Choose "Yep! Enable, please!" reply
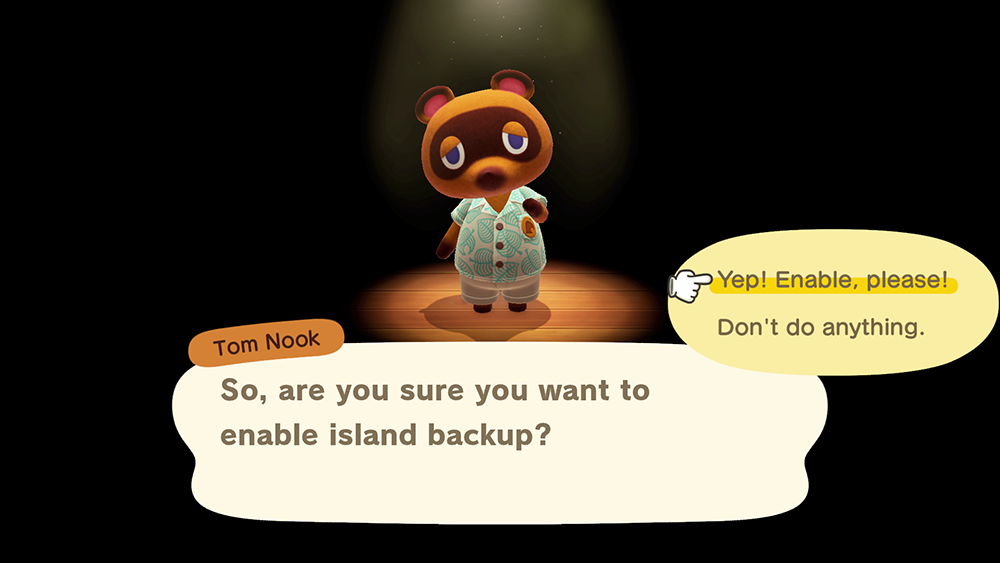 (x=832, y=281)
